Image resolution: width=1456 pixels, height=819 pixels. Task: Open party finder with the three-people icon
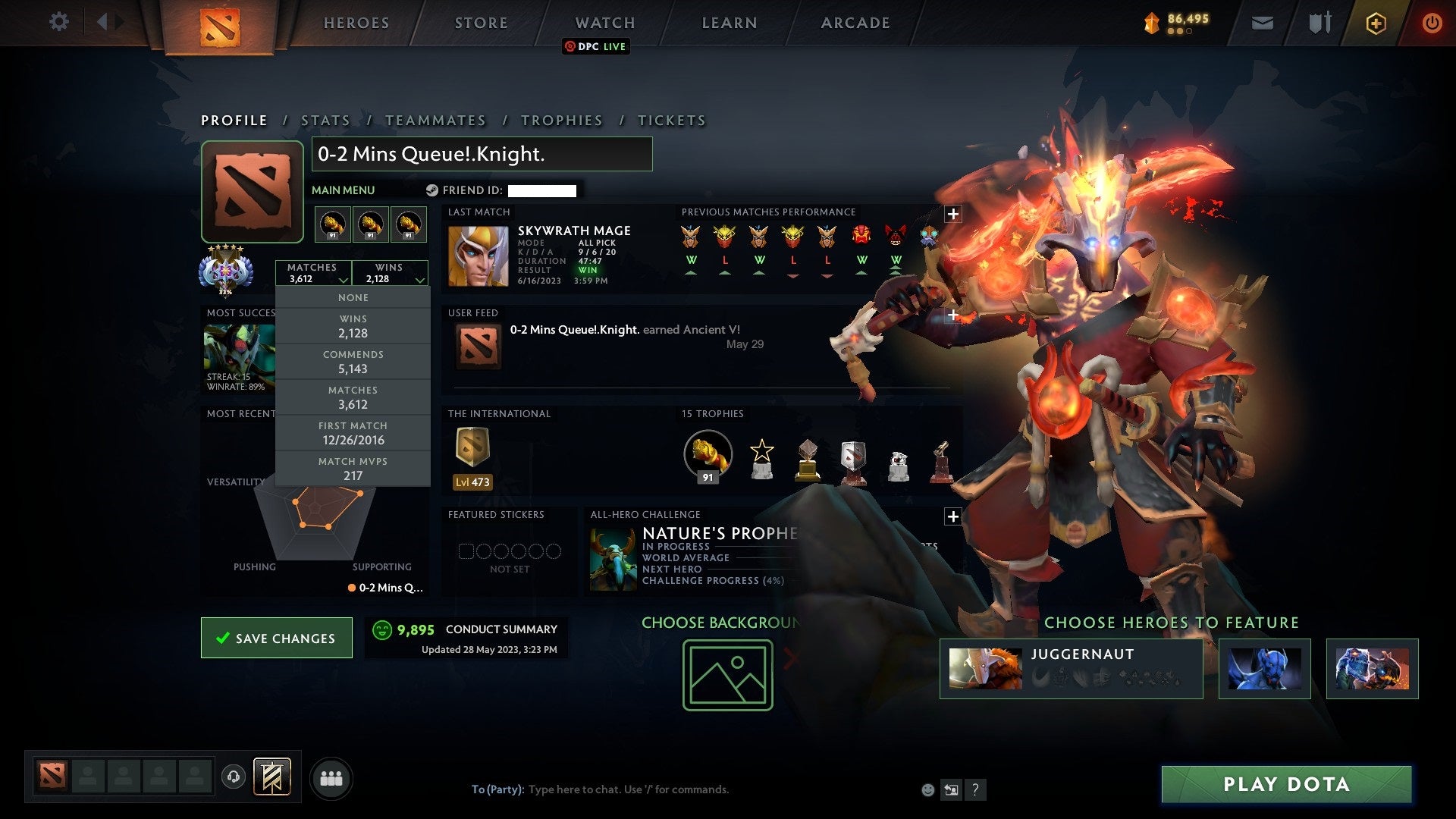pyautogui.click(x=331, y=777)
